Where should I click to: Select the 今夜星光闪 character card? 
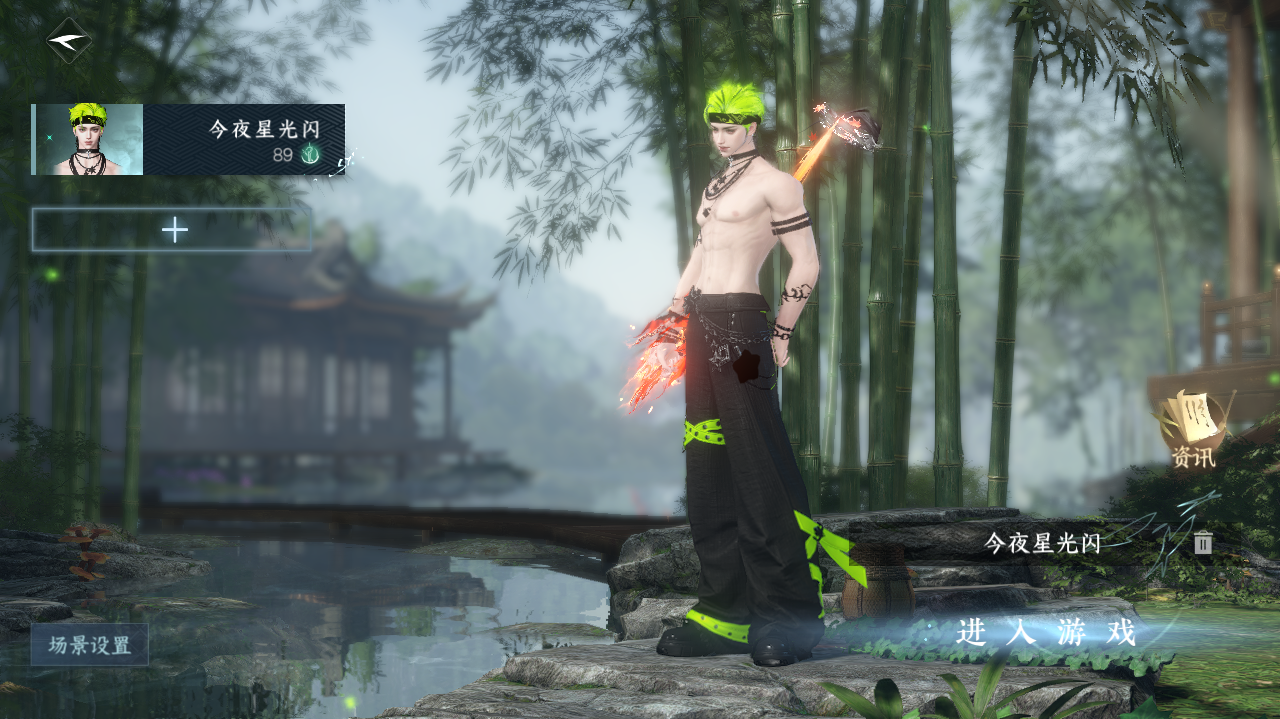189,140
